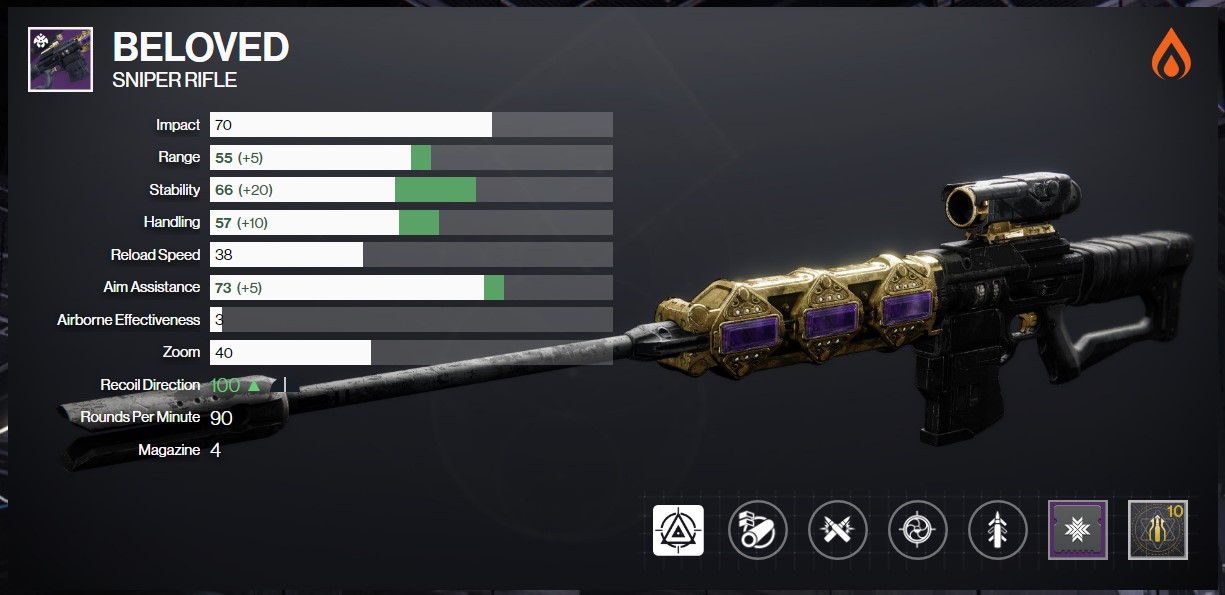The image size is (1225, 595).
Task: Select the Beloved weapon thumbnail
Action: (x=60, y=60)
